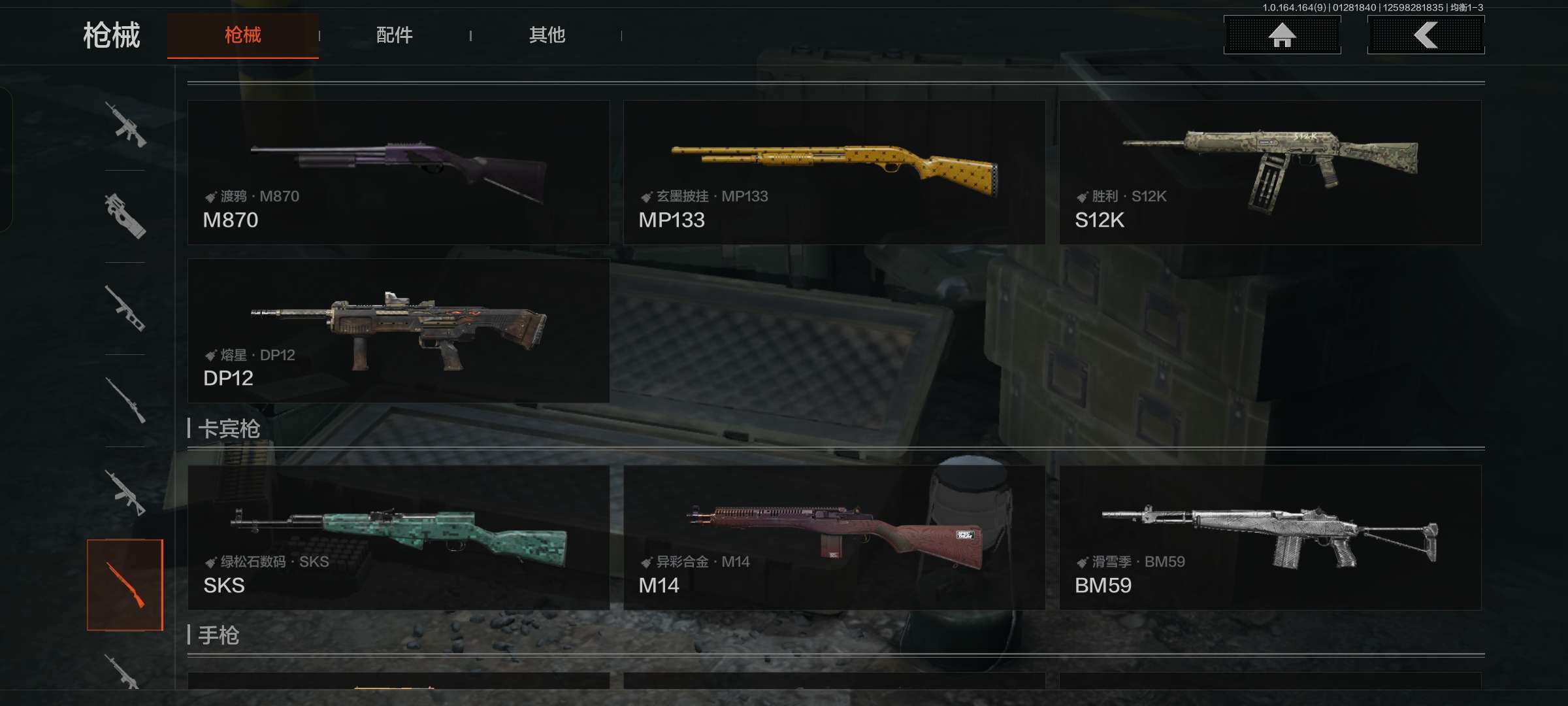
Task: Switch to the P90 submachine gun category
Action: (x=125, y=216)
